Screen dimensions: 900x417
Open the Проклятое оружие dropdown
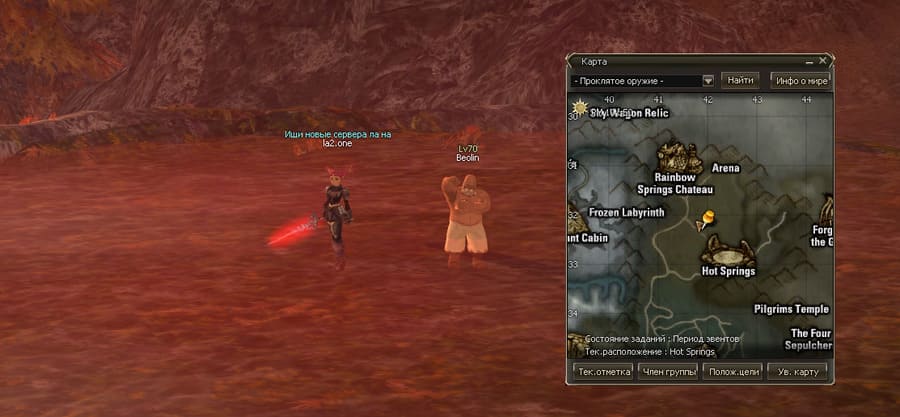708,81
